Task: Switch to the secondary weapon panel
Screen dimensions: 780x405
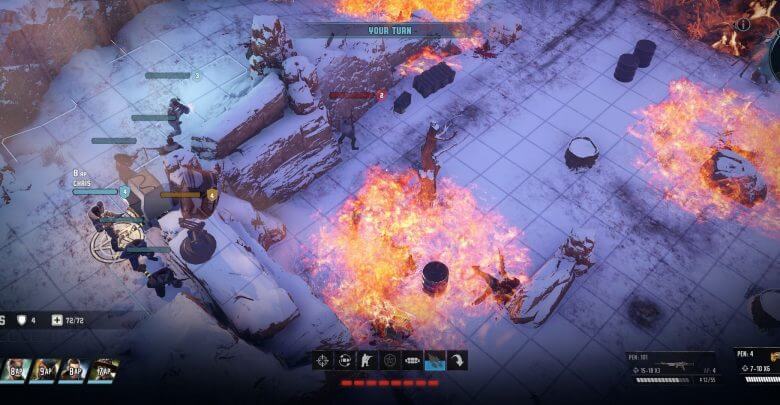Action: pos(758,367)
